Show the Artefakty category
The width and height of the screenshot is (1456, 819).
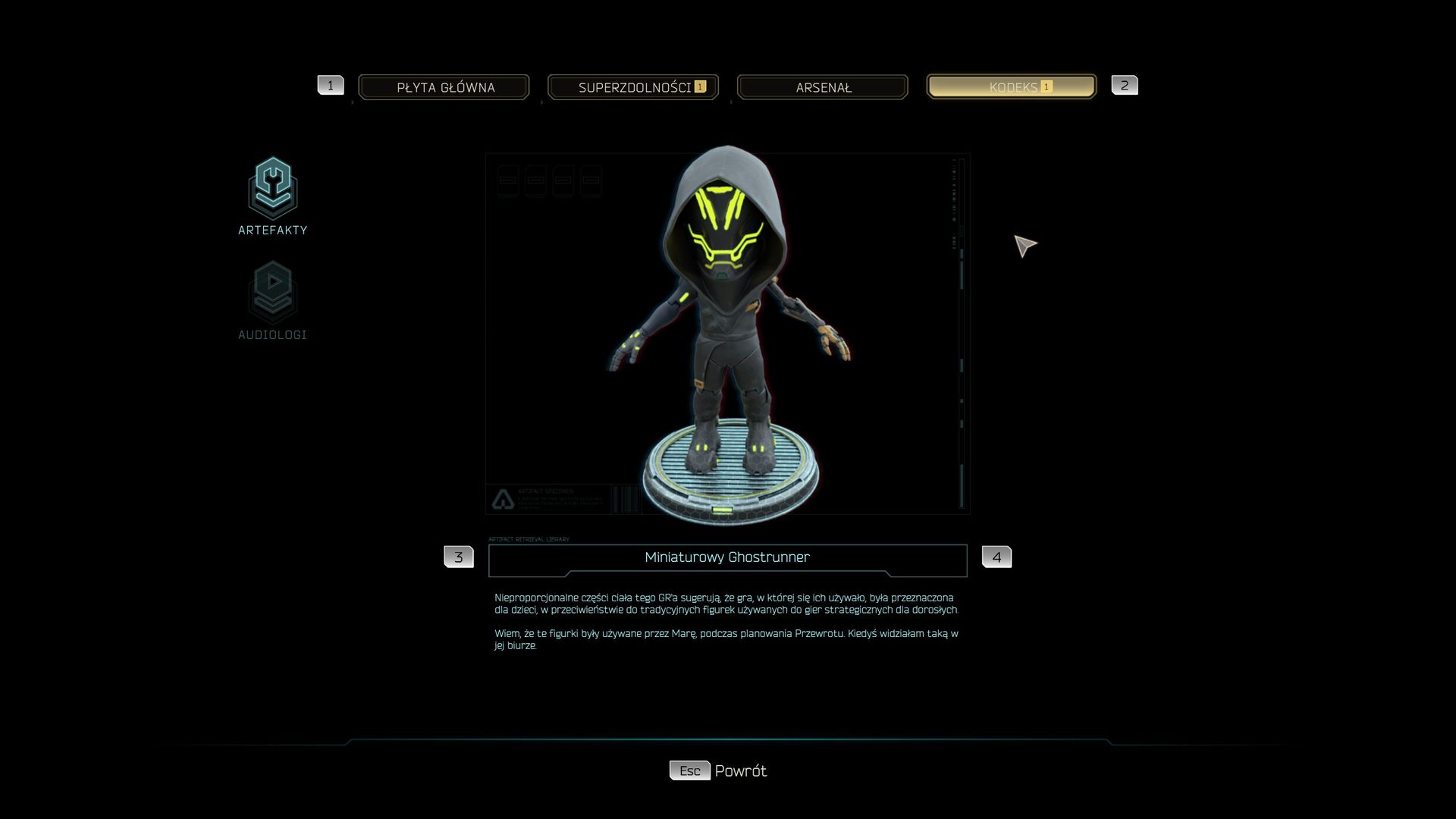tap(272, 196)
